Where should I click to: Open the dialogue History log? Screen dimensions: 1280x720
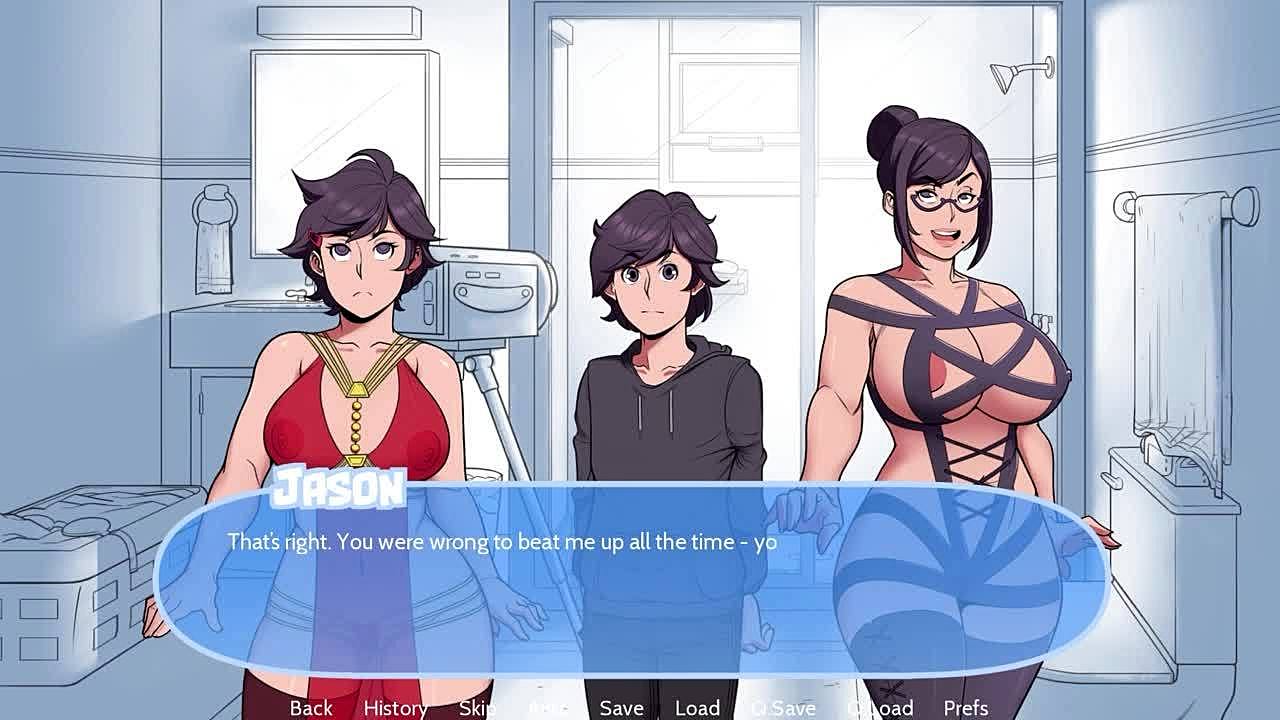pyautogui.click(x=395, y=708)
